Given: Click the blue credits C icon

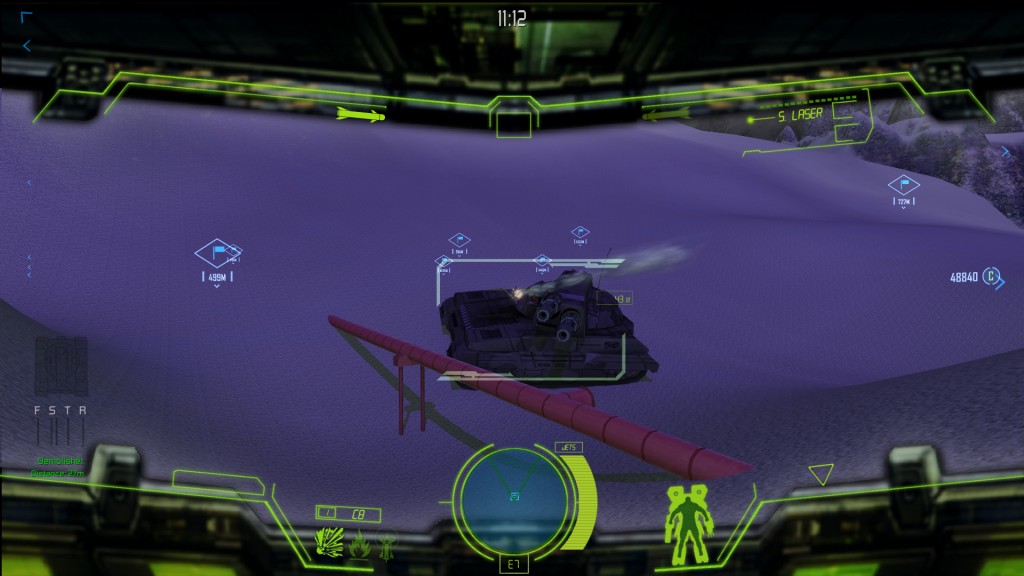Looking at the screenshot, I should [x=990, y=276].
